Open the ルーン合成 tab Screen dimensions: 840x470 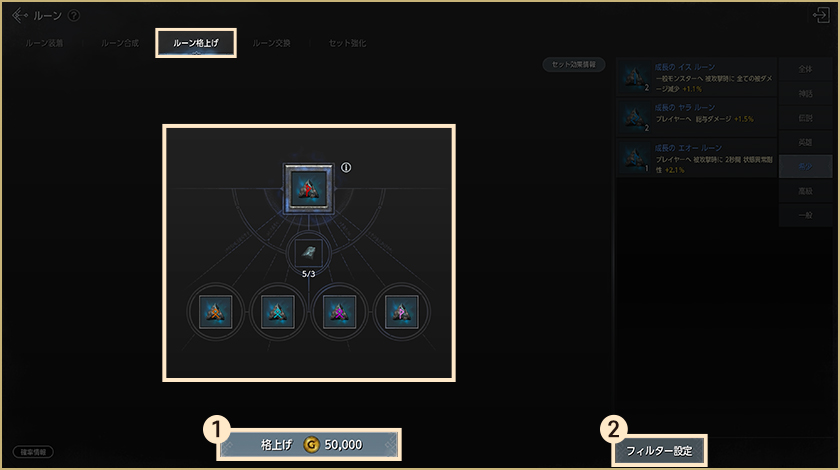click(119, 44)
